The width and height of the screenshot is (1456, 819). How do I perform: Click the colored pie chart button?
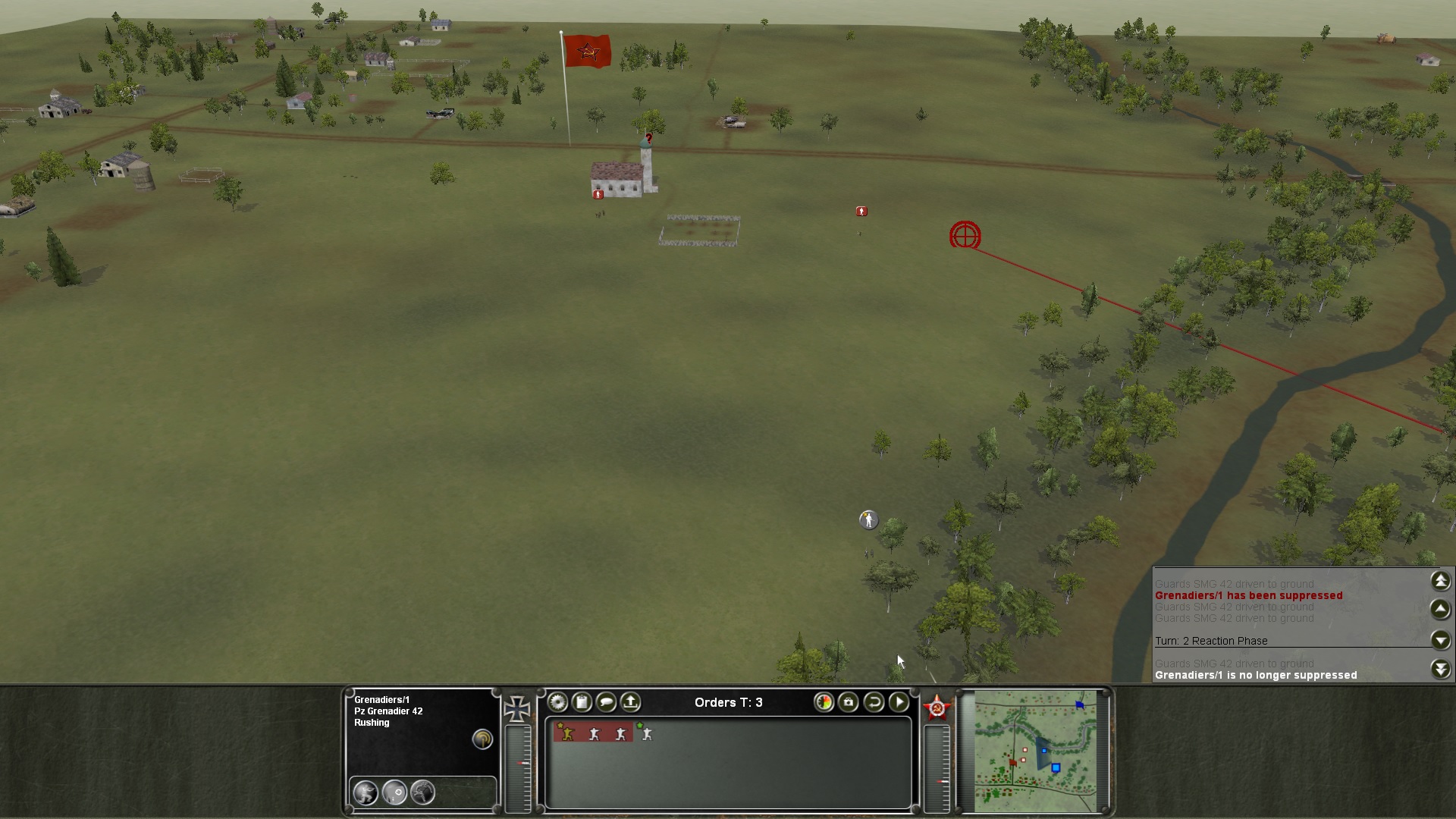(824, 702)
